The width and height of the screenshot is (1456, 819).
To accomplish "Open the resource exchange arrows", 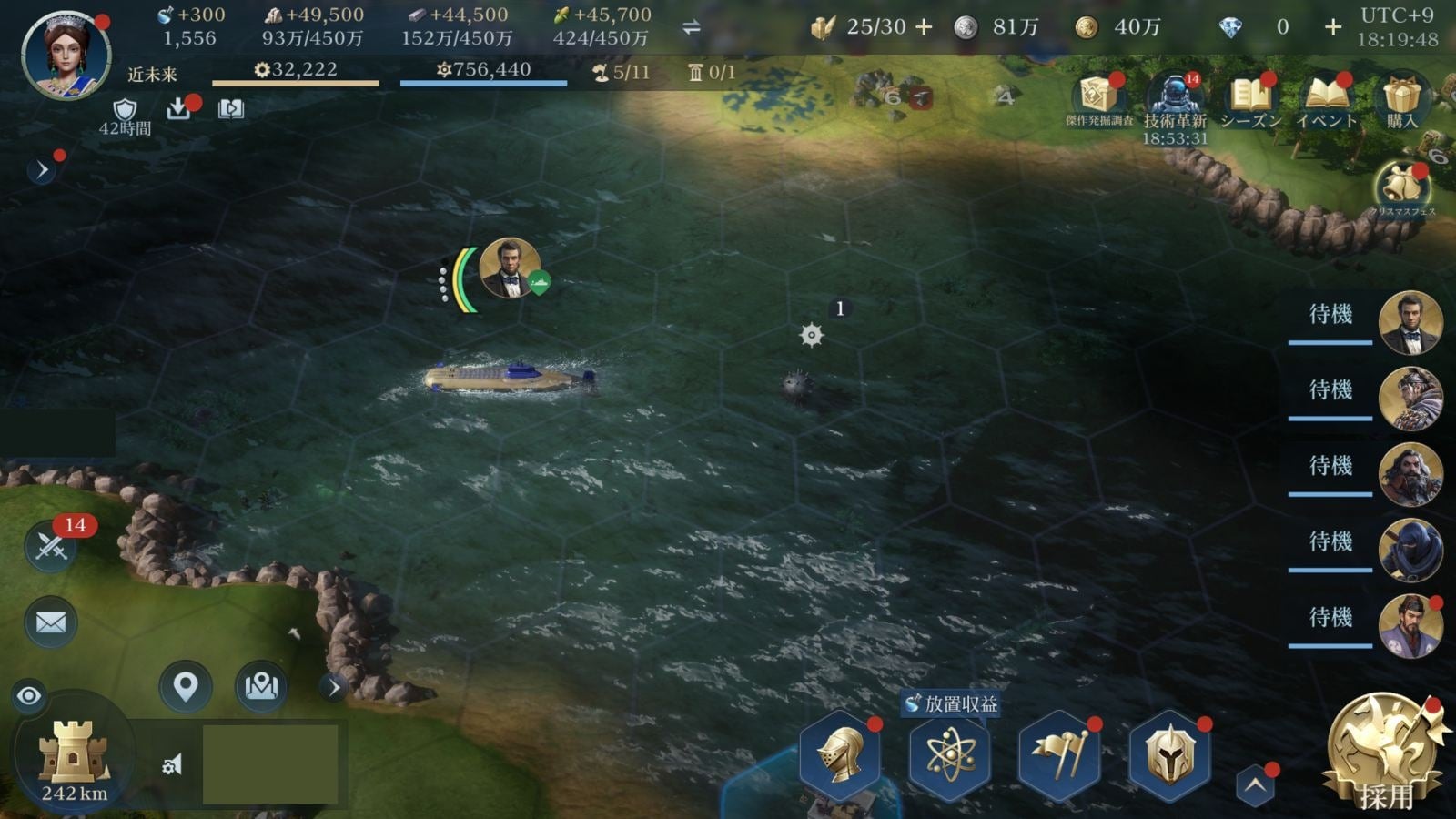I will coord(692,27).
